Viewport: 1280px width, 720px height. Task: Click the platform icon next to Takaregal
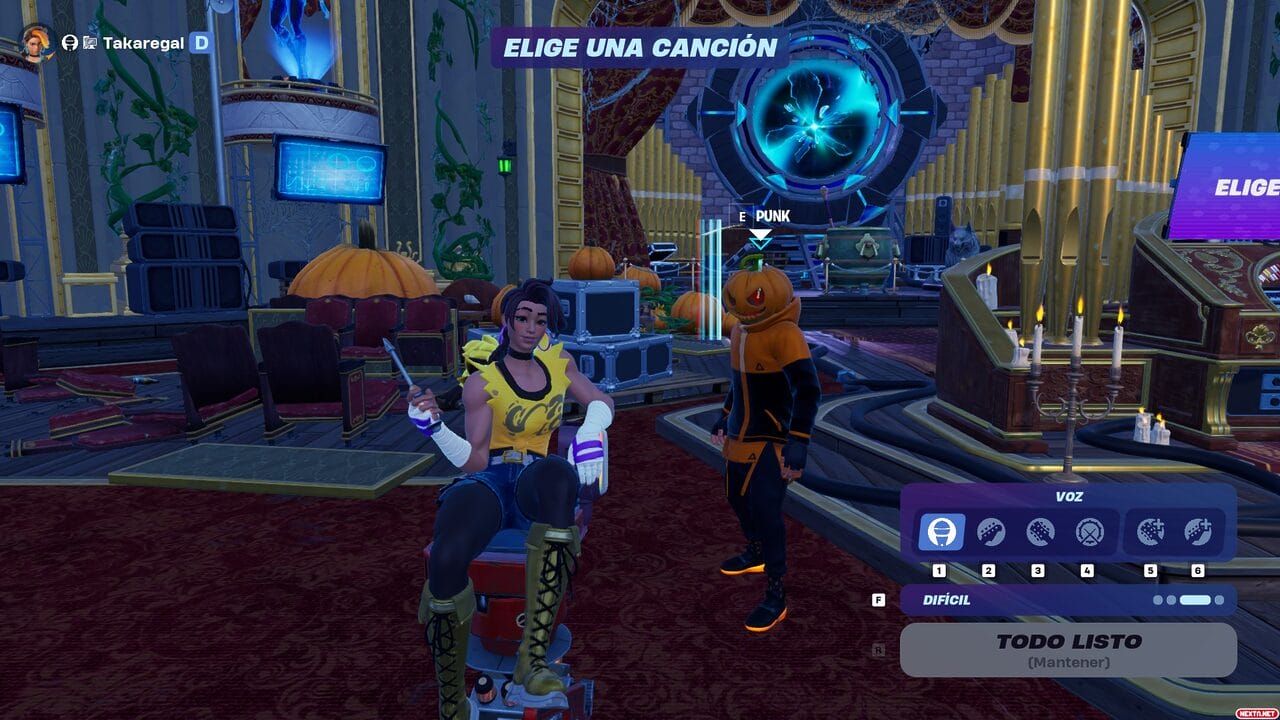click(x=90, y=42)
